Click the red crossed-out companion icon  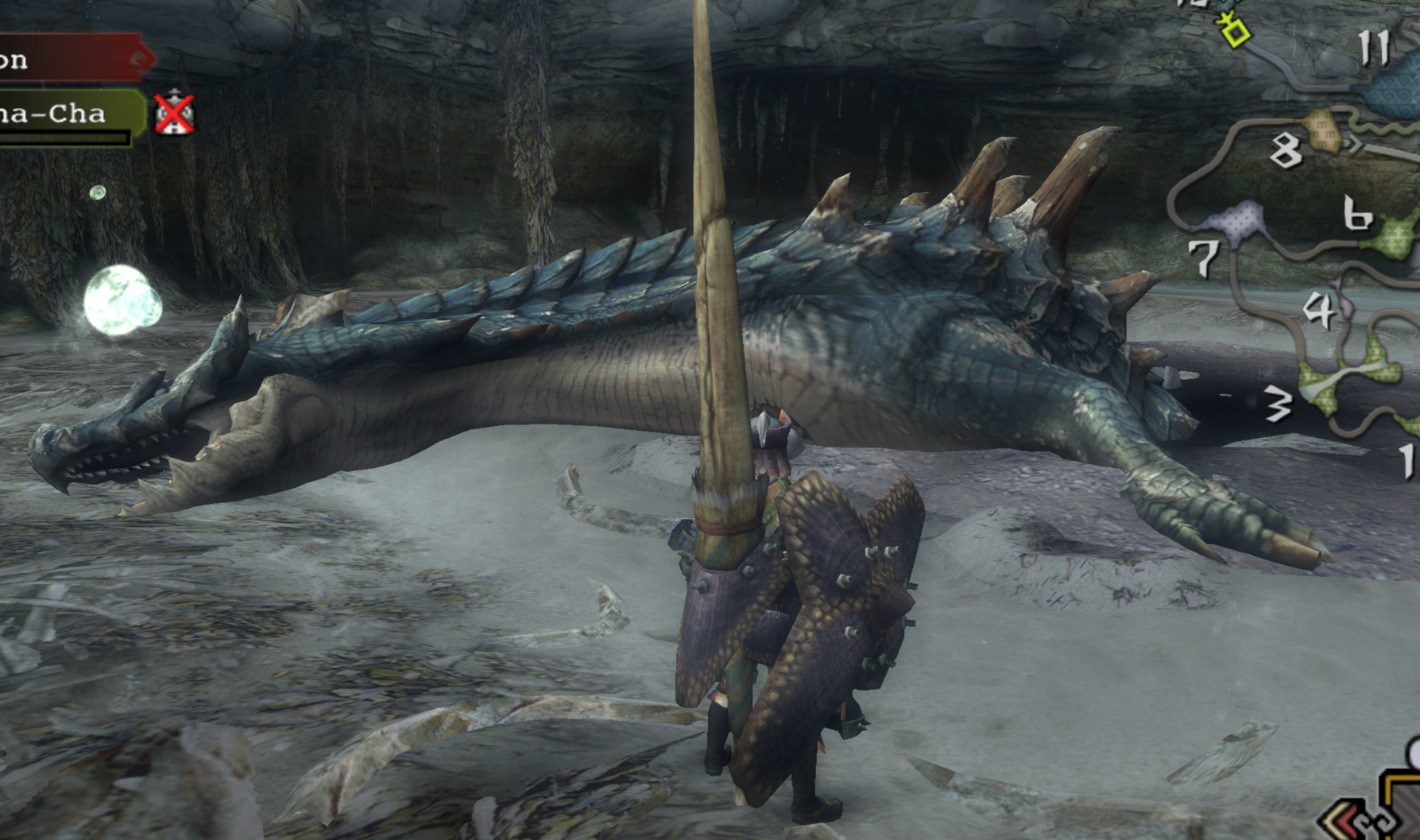(x=174, y=114)
